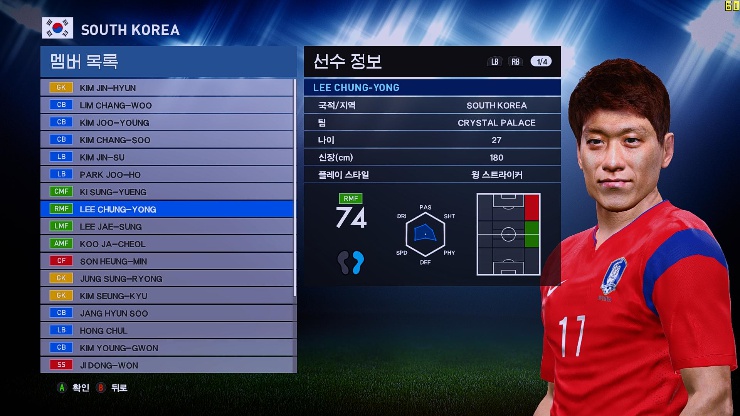This screenshot has width=740, height=416.
Task: Select Hong Chul's player row
Action: [168, 330]
